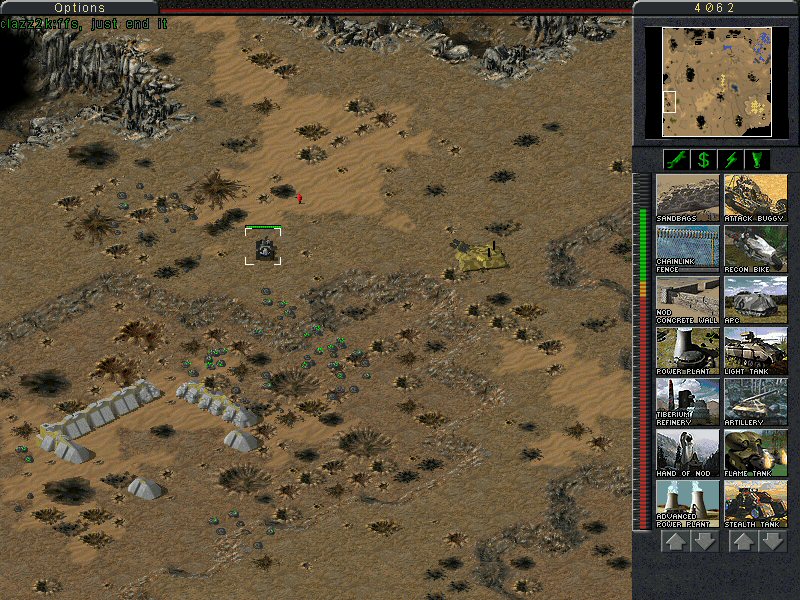Select Chainlink Fence to build
Image resolution: width=800 pixels, height=600 pixels.
click(687, 249)
